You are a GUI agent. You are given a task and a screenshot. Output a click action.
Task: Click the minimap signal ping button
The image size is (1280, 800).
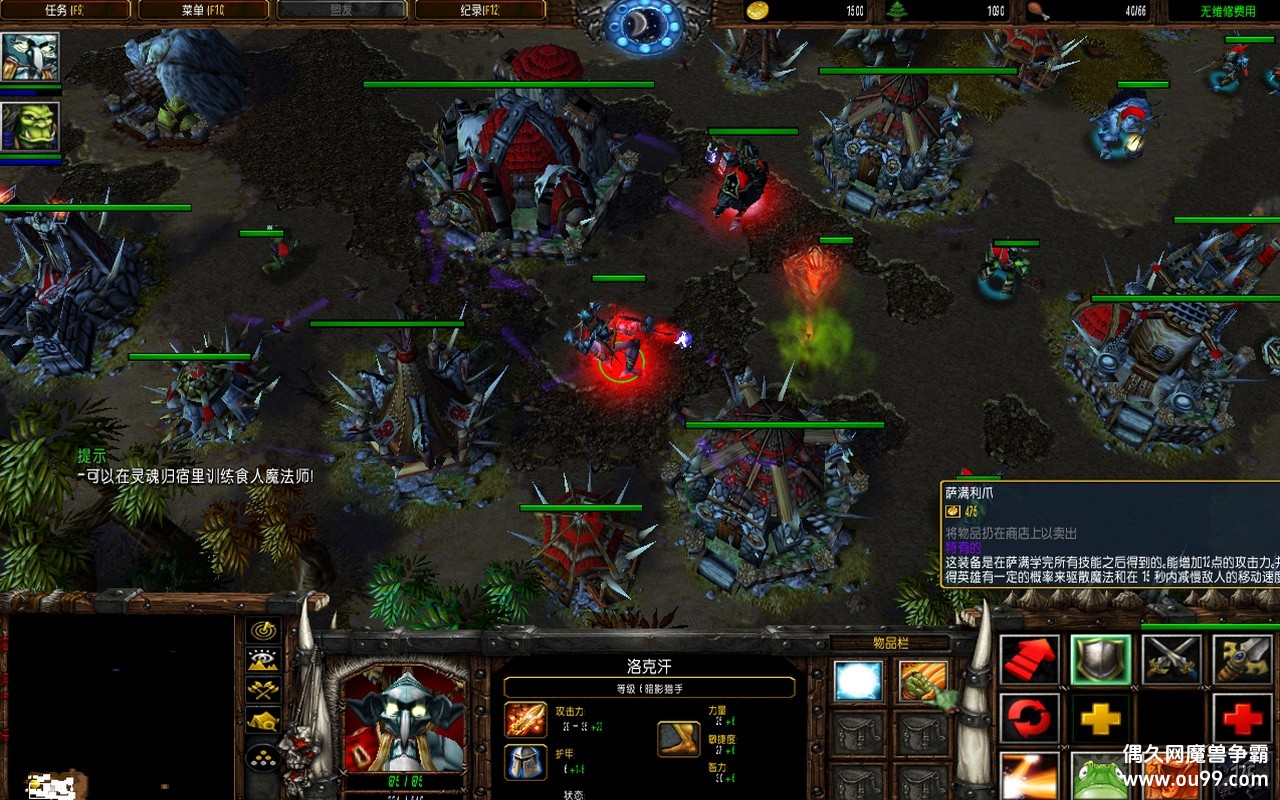(264, 631)
